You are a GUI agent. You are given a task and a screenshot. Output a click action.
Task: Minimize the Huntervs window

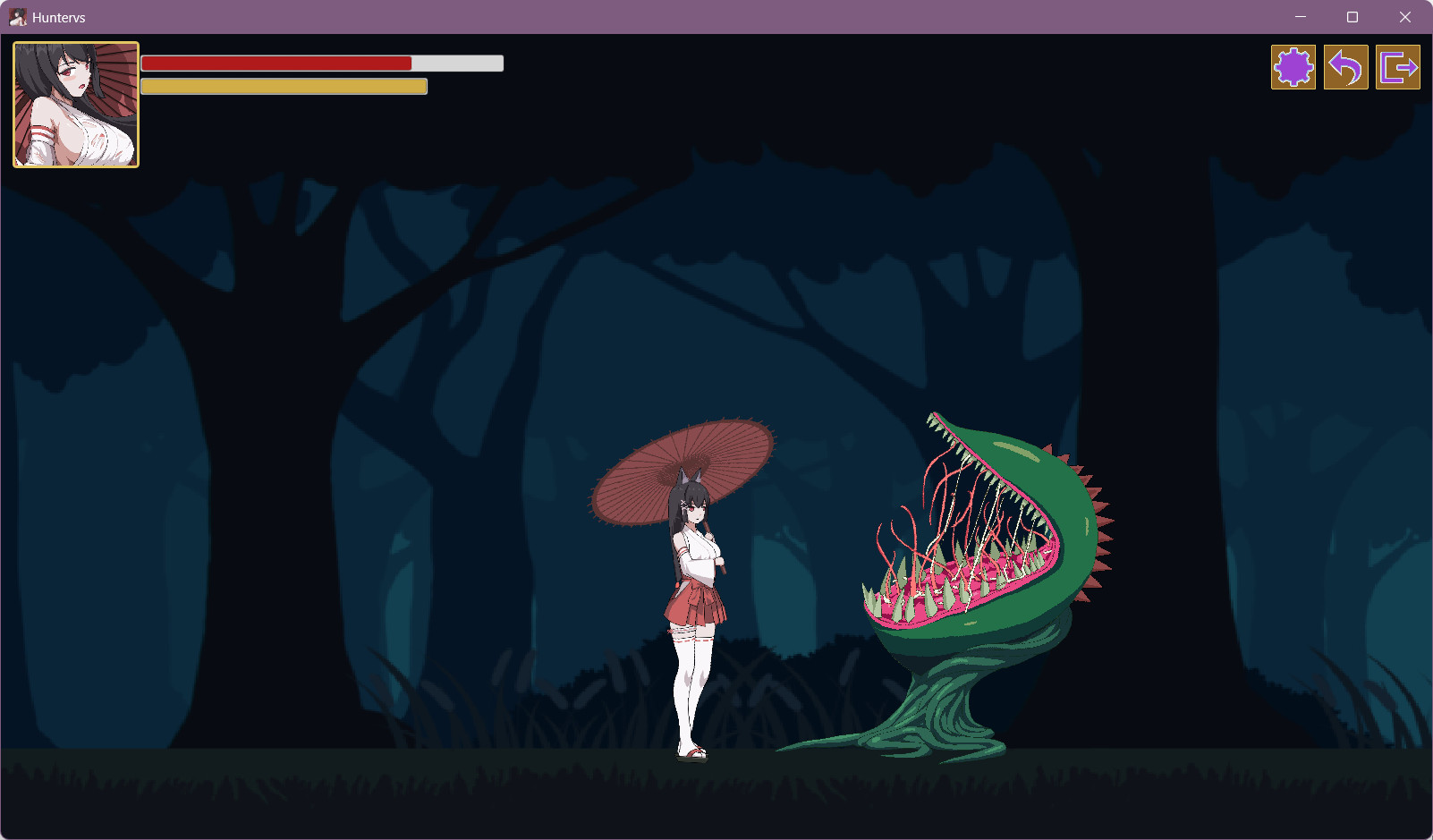coord(1301,17)
